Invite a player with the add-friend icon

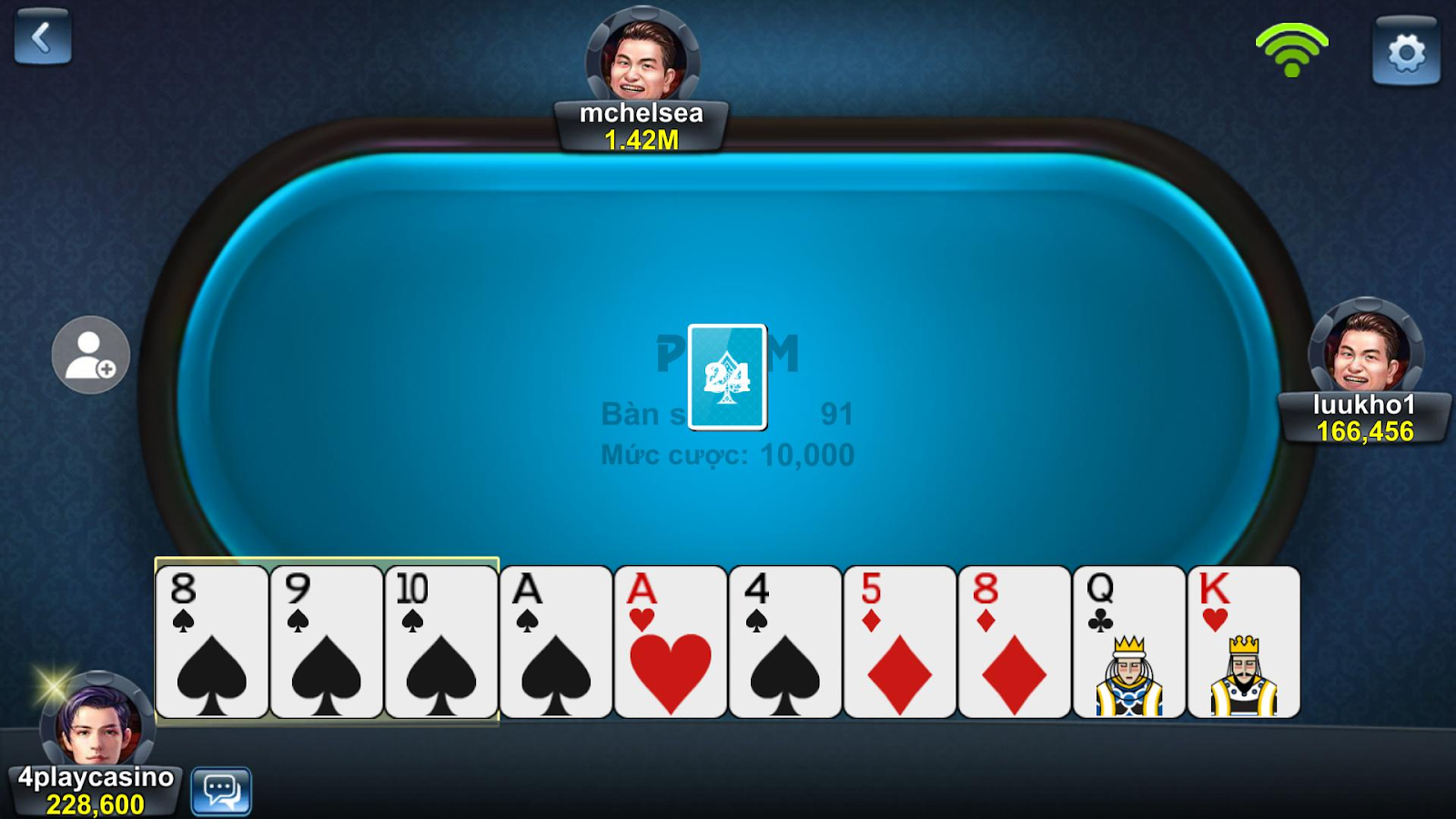tap(91, 355)
